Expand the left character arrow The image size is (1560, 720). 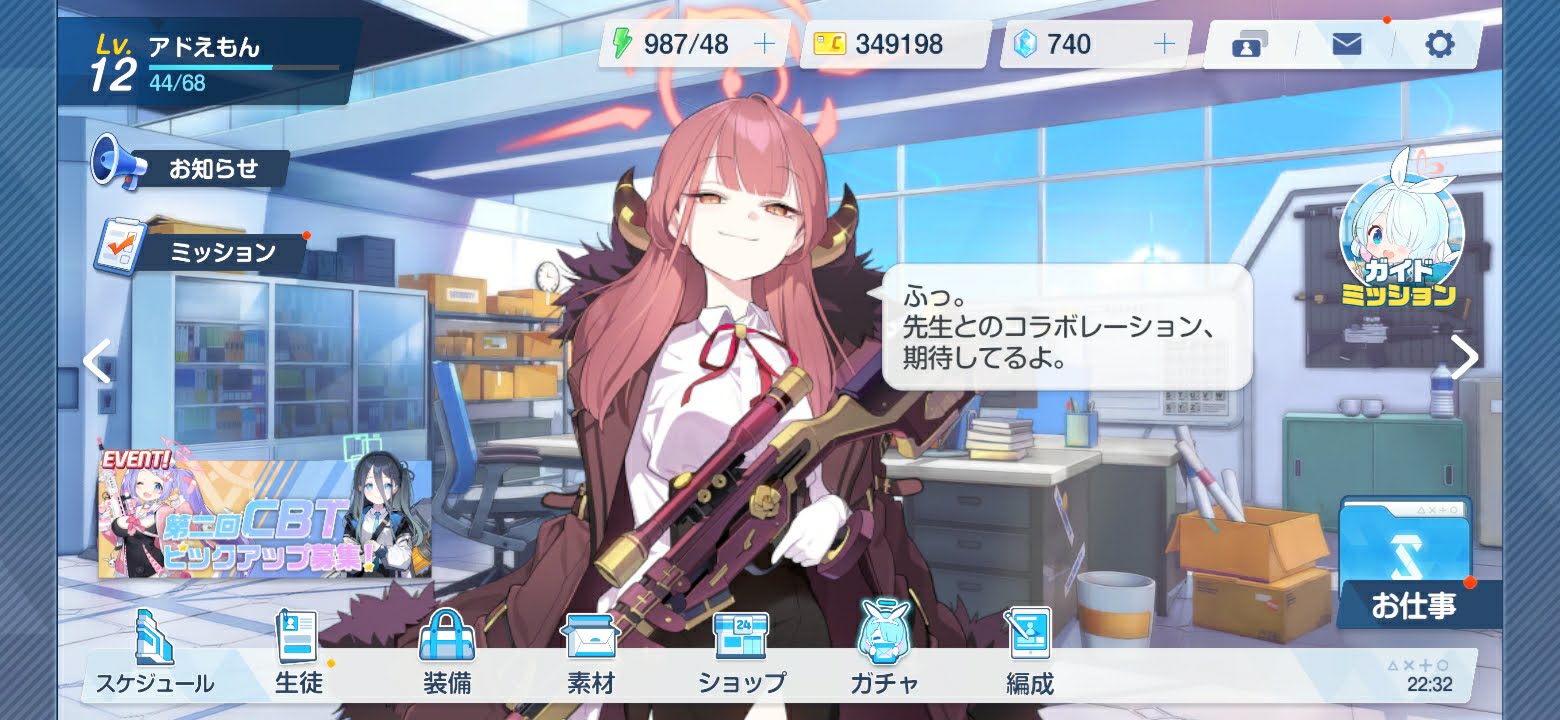click(96, 362)
